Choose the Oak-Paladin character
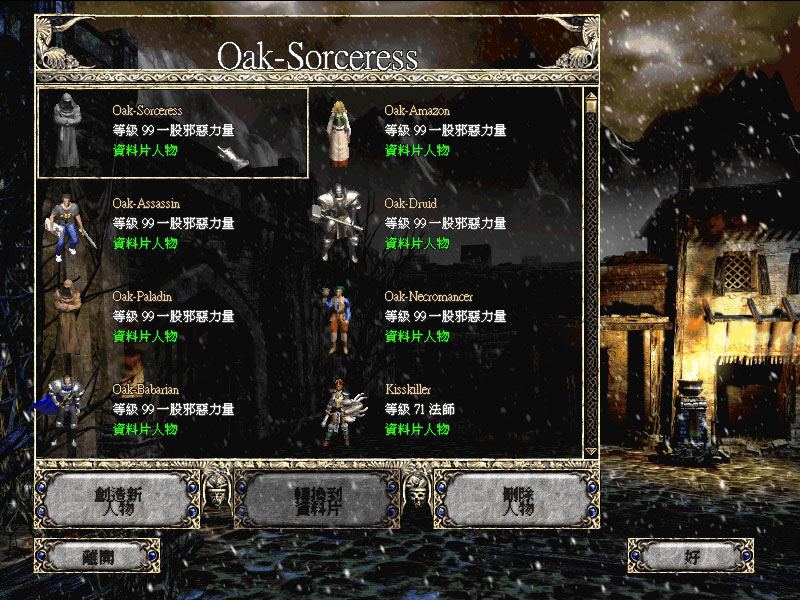 click(172, 318)
